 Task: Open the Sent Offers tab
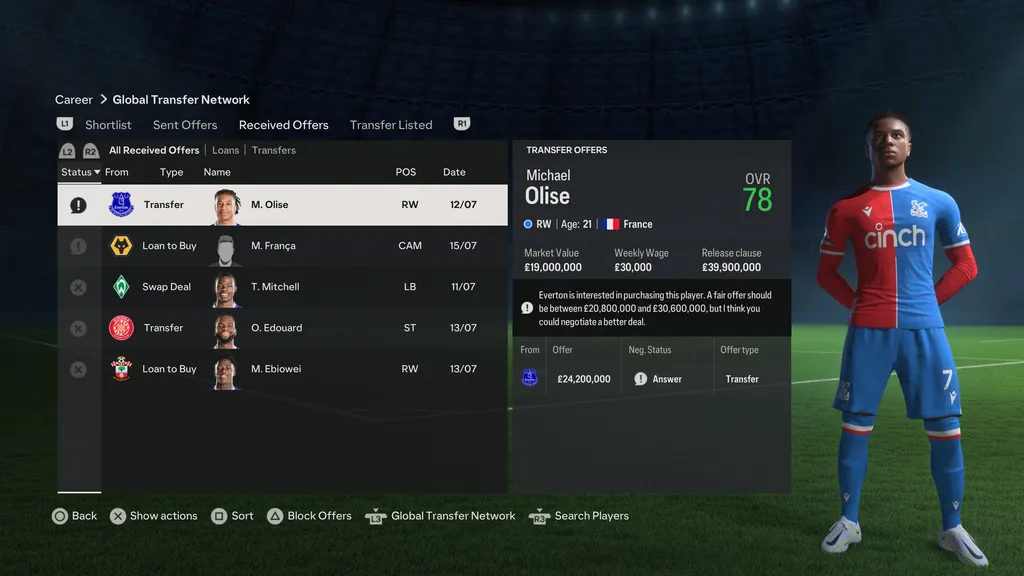[185, 125]
